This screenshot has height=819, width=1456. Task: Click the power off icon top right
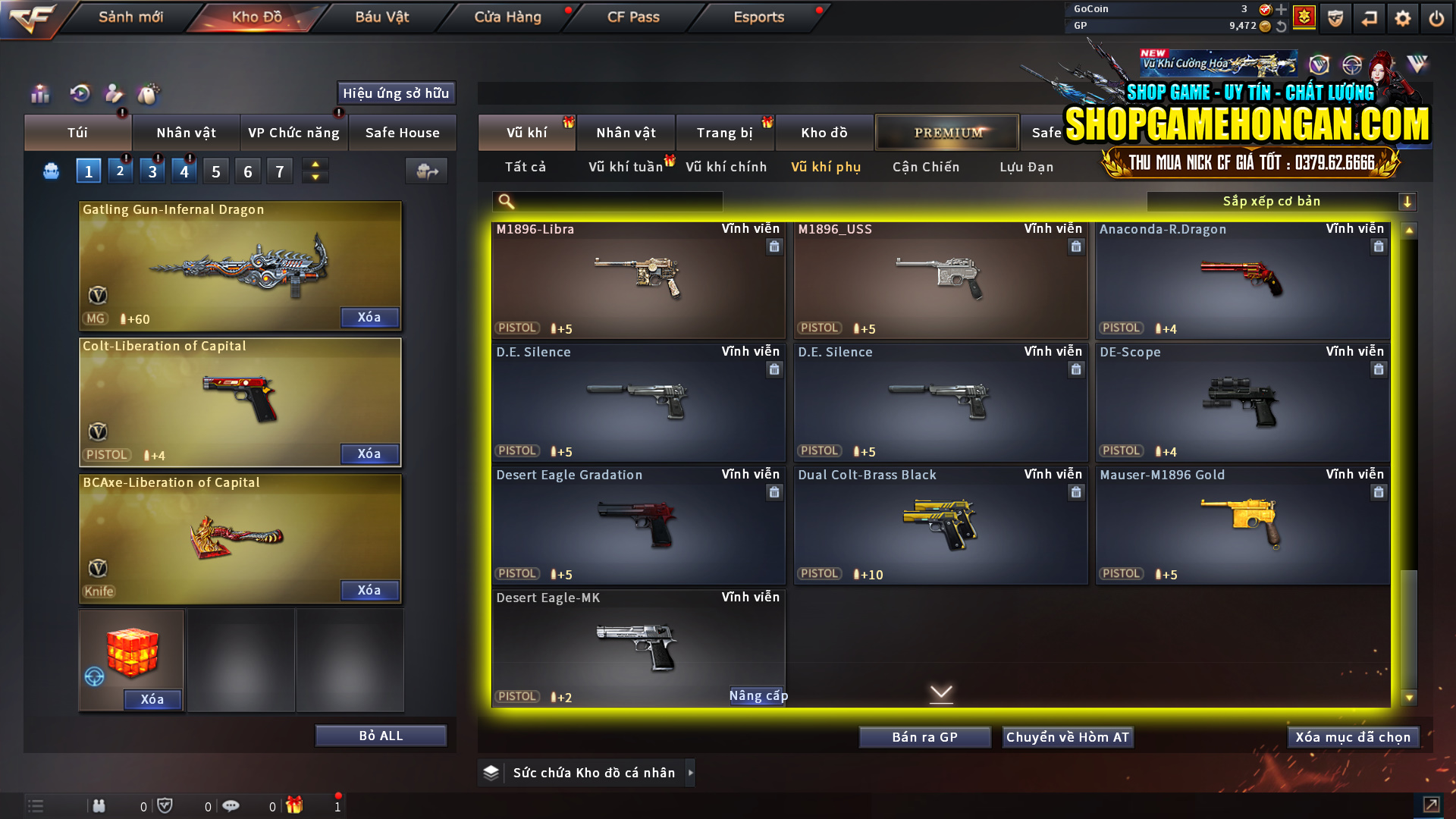point(1437,17)
